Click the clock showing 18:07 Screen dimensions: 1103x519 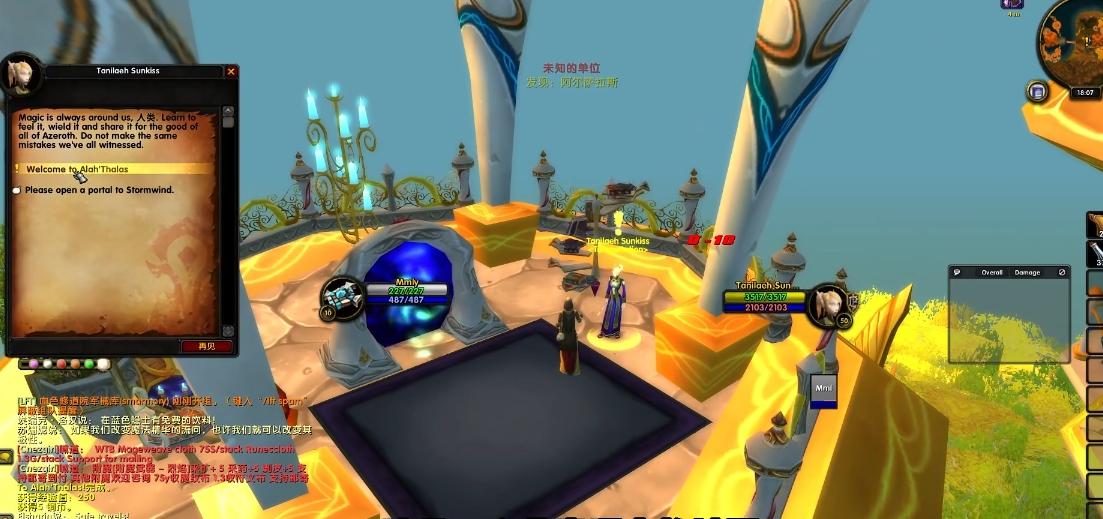tap(1085, 93)
